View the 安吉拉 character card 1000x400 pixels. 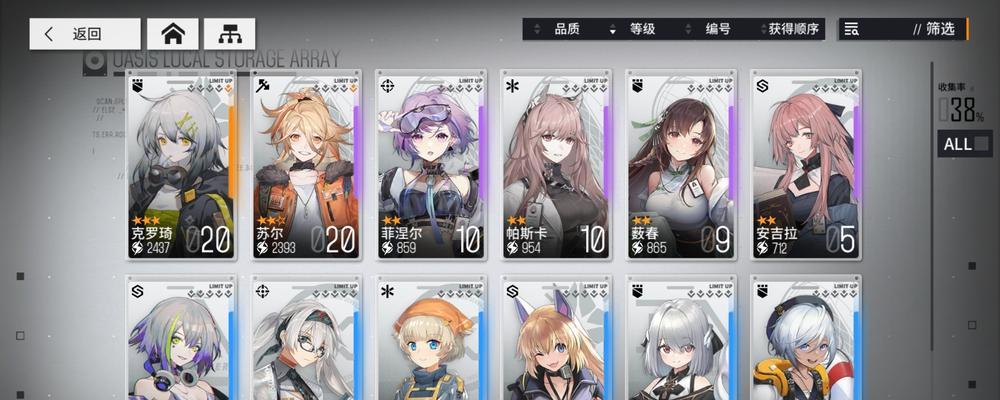click(x=806, y=165)
